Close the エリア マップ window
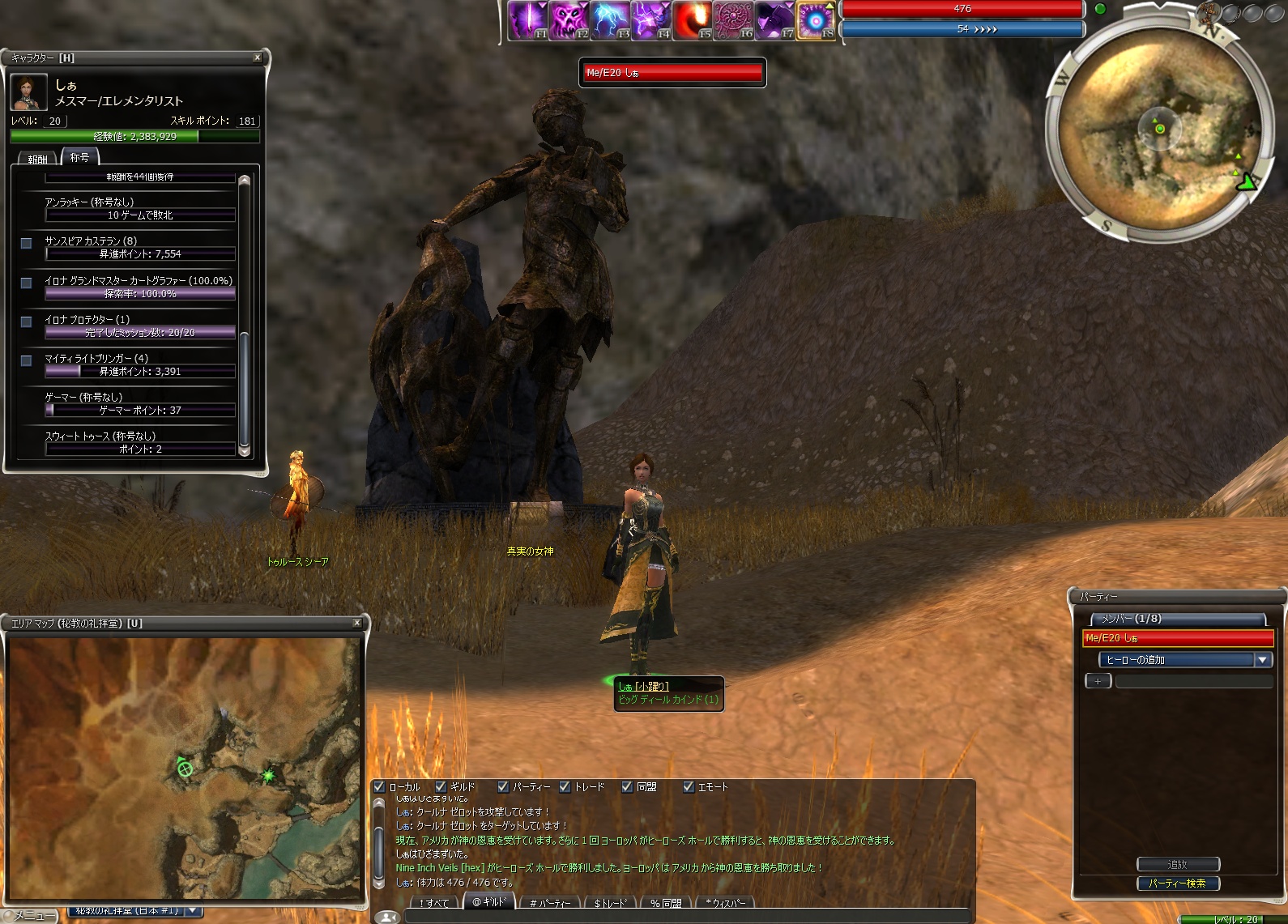 (x=356, y=623)
